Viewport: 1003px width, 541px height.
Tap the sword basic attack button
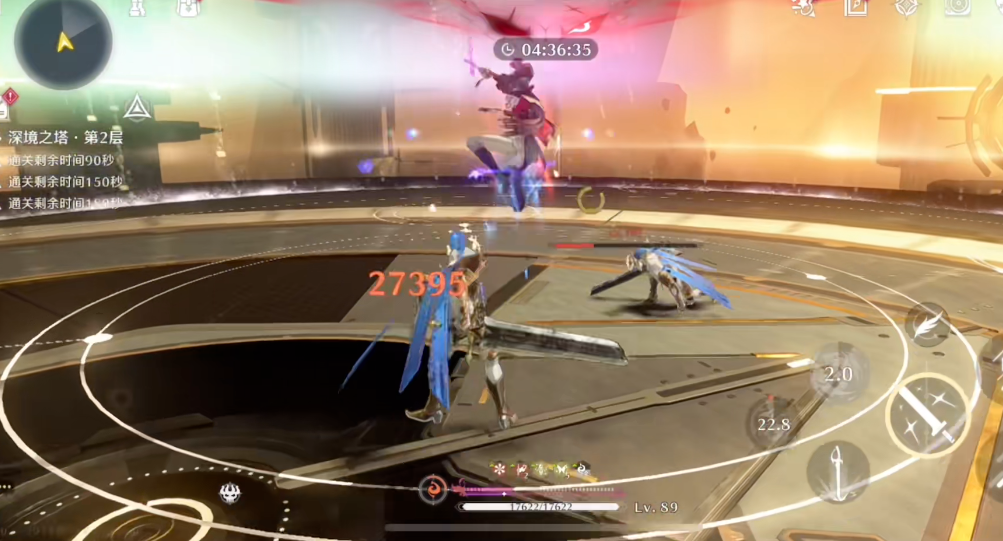[x=928, y=414]
